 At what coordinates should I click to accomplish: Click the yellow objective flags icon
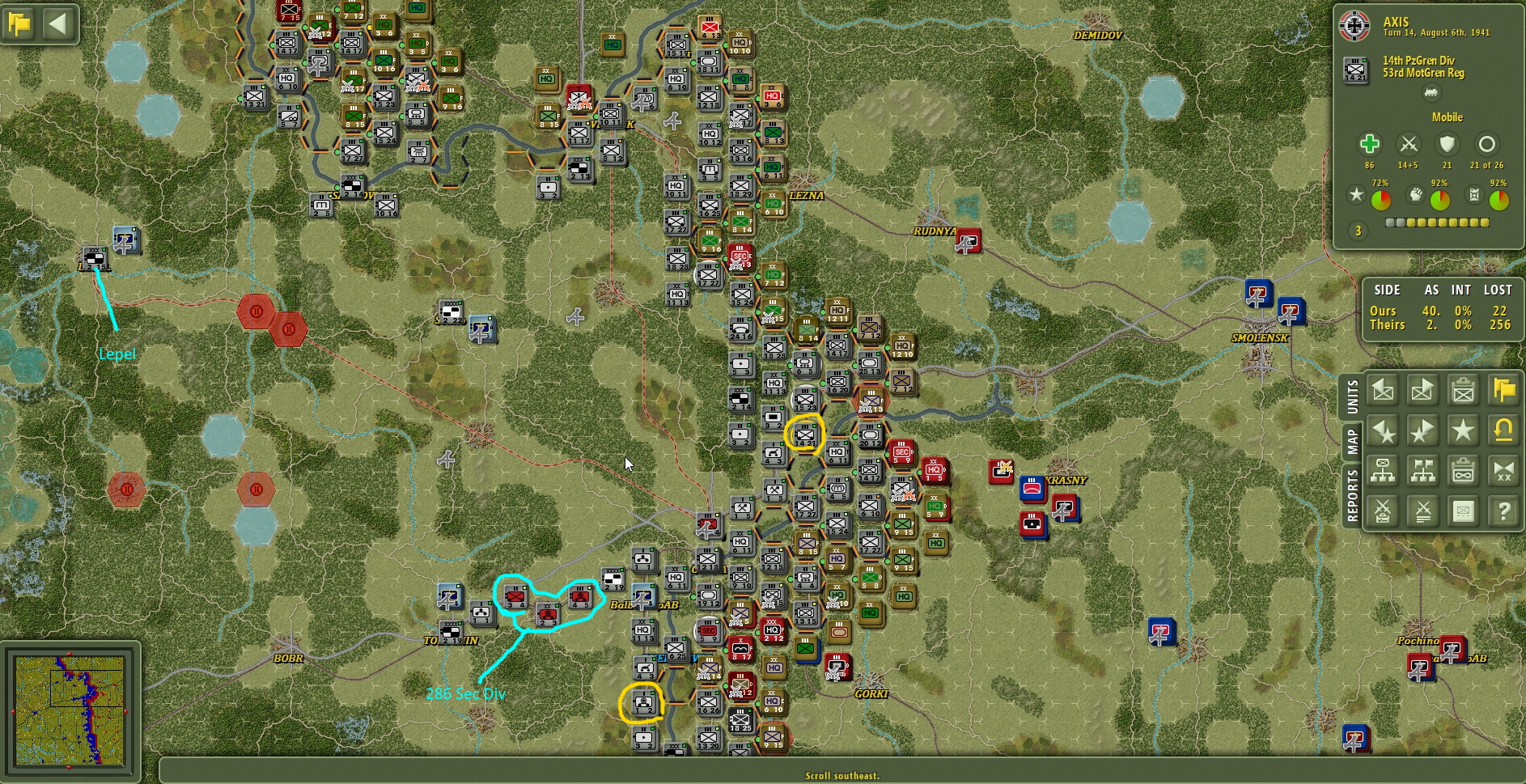pyautogui.click(x=1503, y=390)
